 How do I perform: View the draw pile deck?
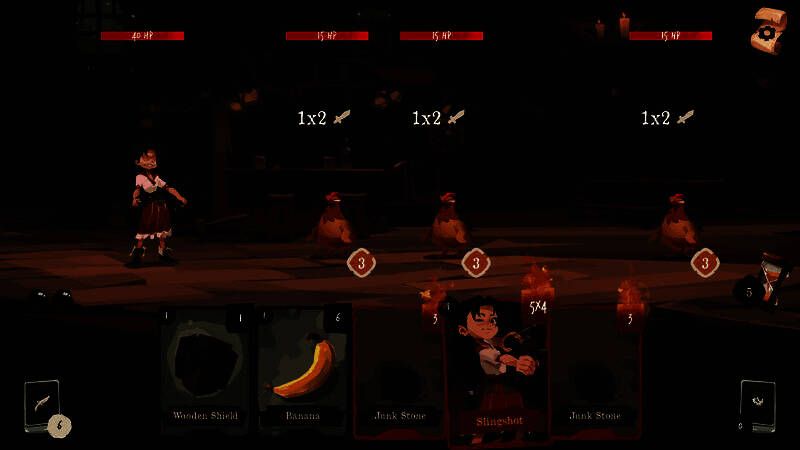[42, 405]
